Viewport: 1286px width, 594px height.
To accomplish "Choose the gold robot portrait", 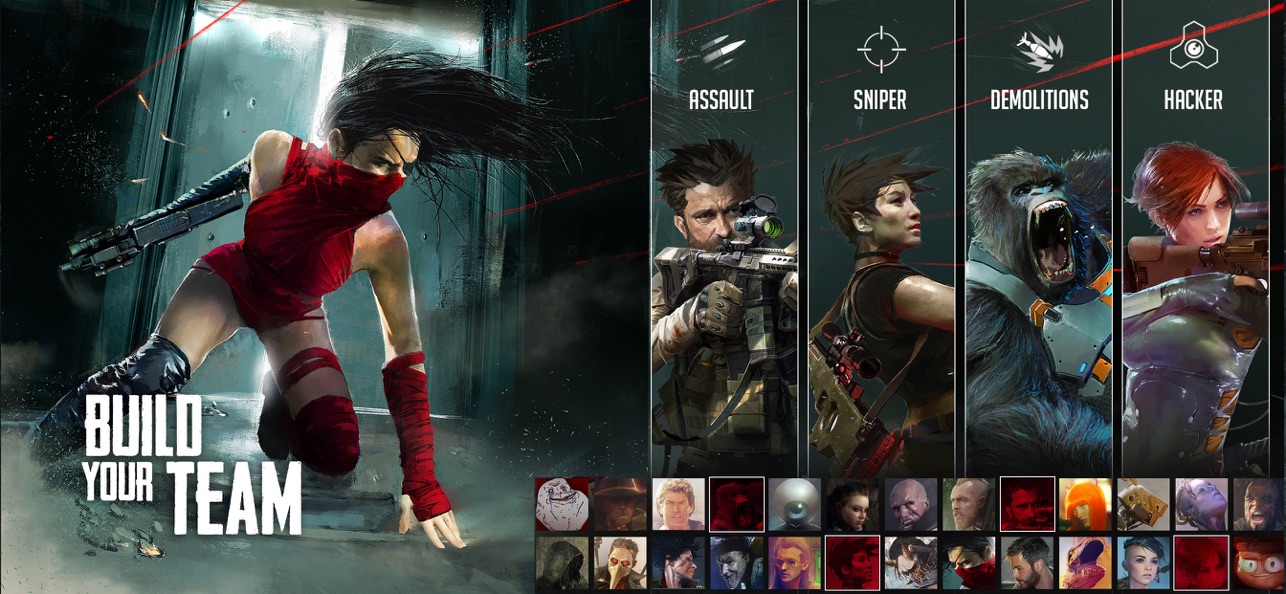I will [x=1143, y=504].
